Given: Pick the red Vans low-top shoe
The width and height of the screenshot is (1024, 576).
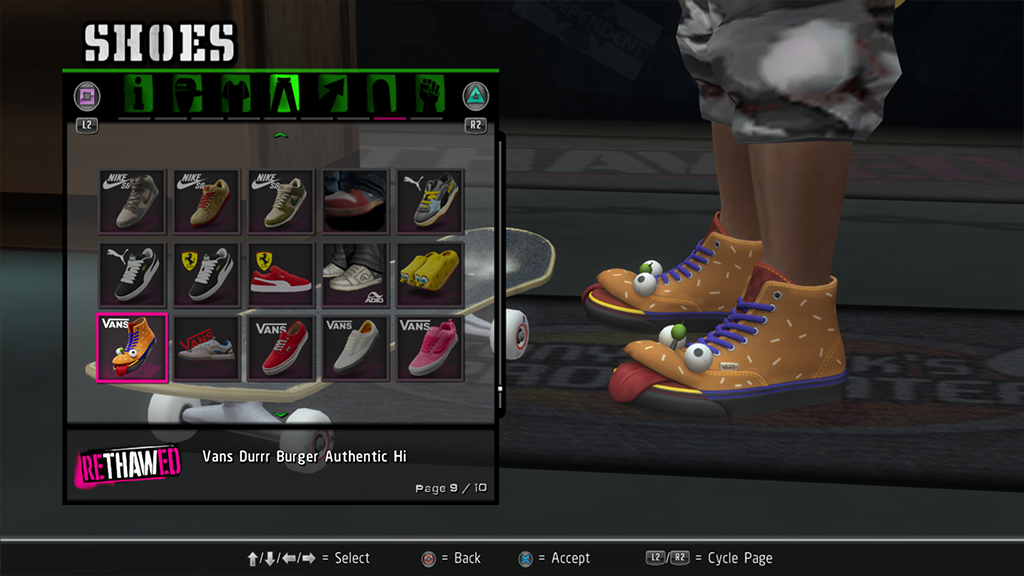Looking at the screenshot, I should point(281,347).
